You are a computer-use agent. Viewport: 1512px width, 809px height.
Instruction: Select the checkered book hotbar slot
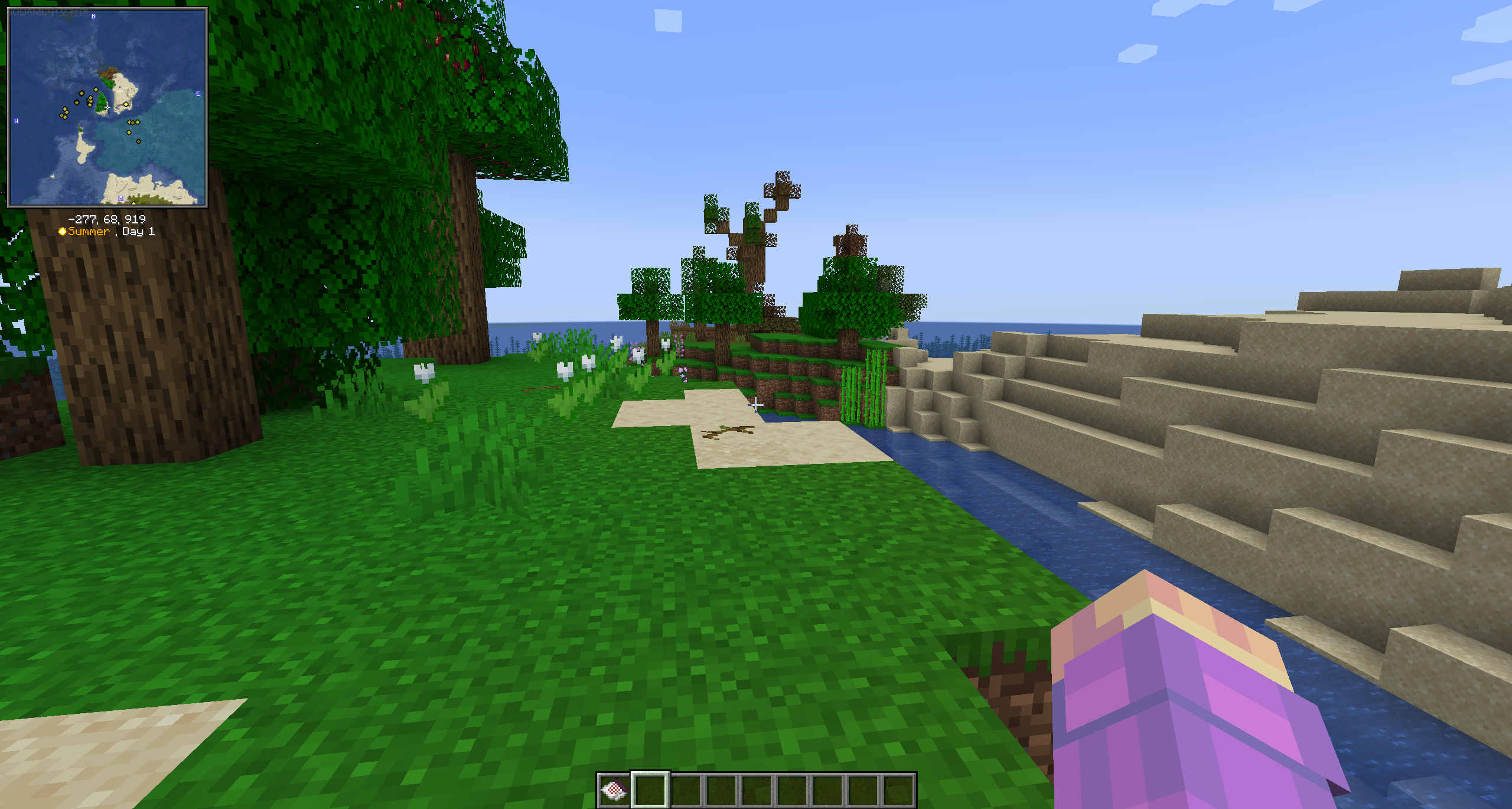coord(614,789)
